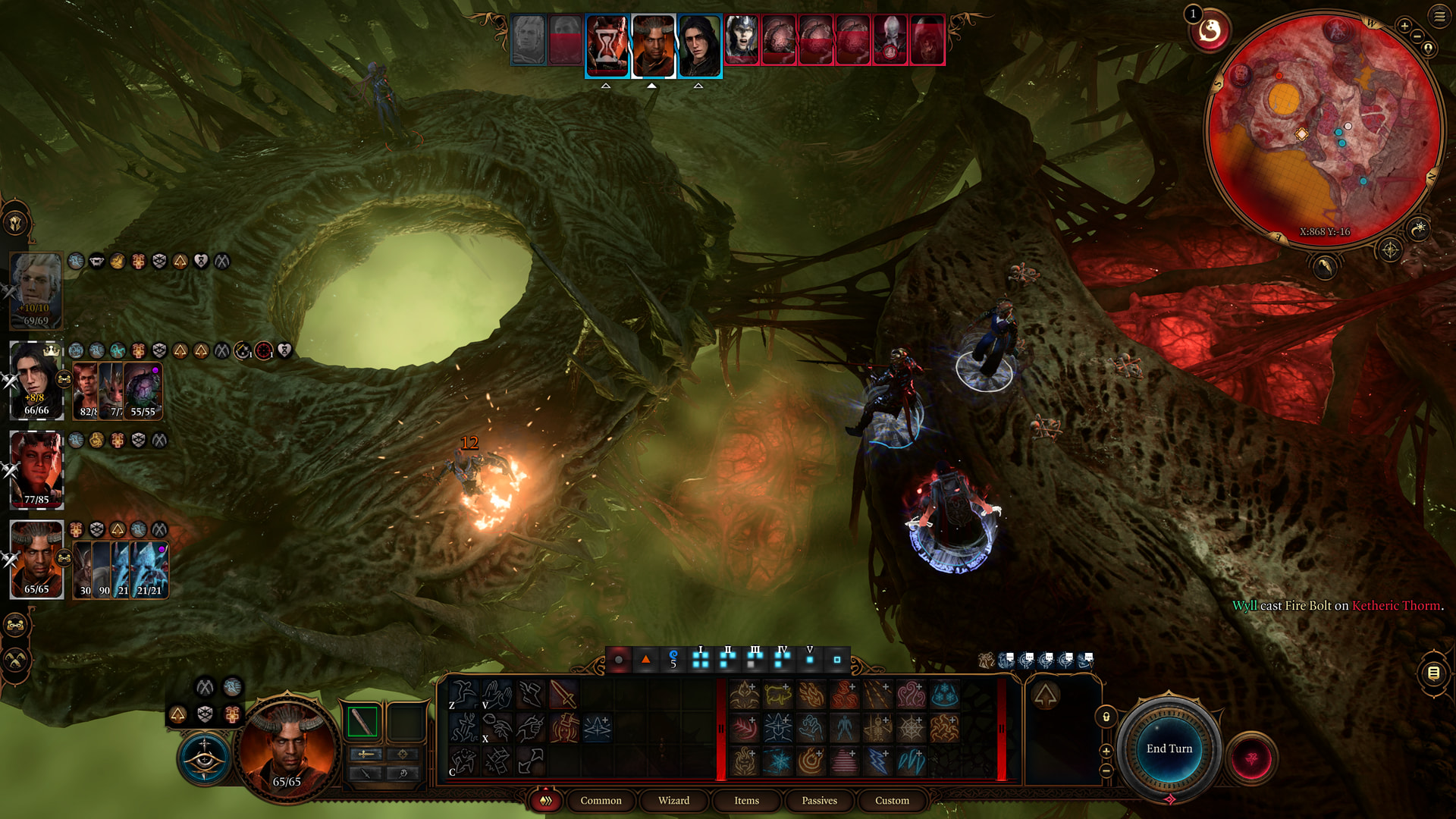1456x819 pixels.
Task: Show the Items hotbar tab
Action: [x=746, y=800]
